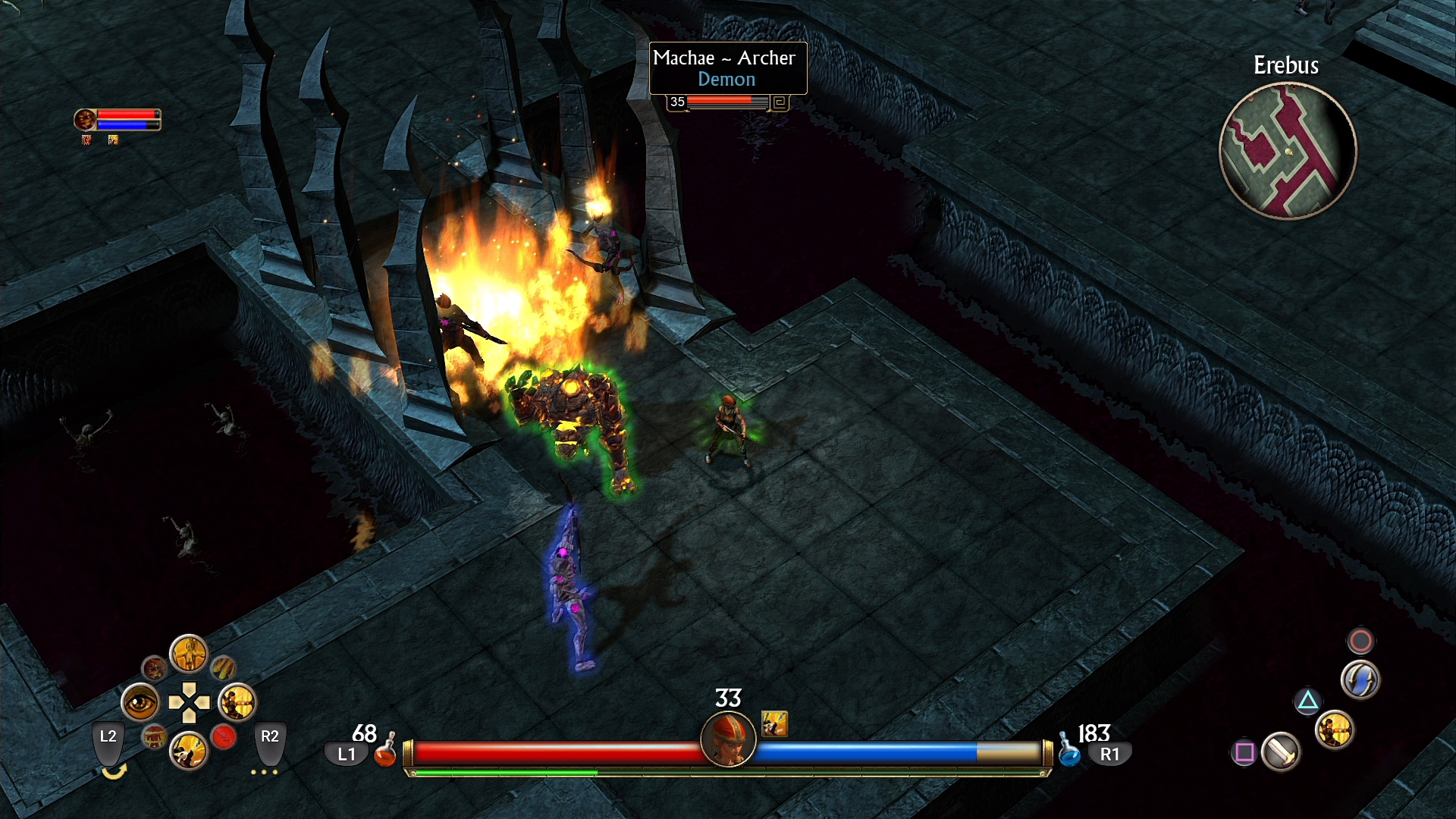Use the archer skill on the D-pad wheel
The width and height of the screenshot is (1456, 819).
coord(237,703)
